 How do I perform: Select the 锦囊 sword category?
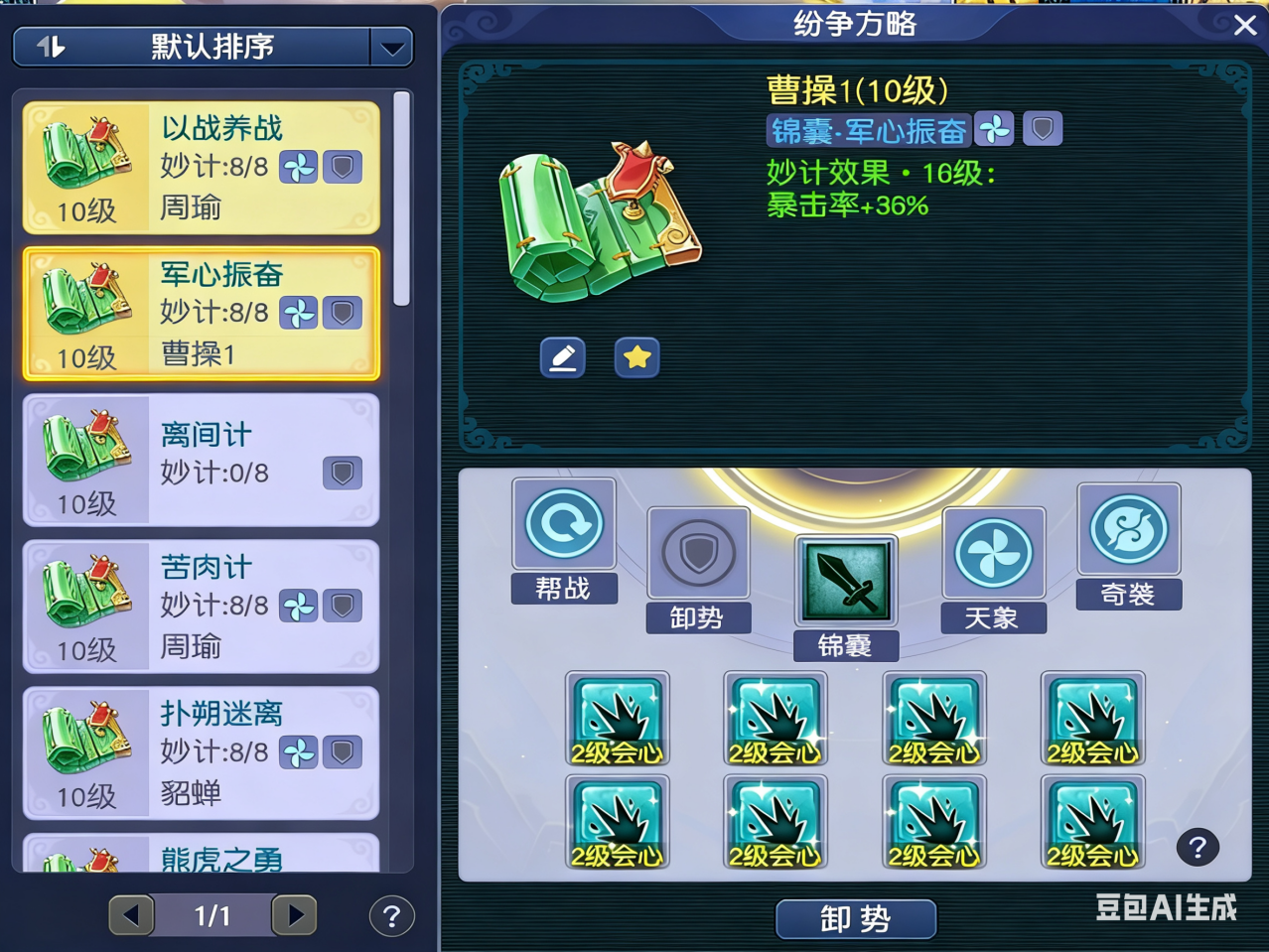click(x=845, y=596)
